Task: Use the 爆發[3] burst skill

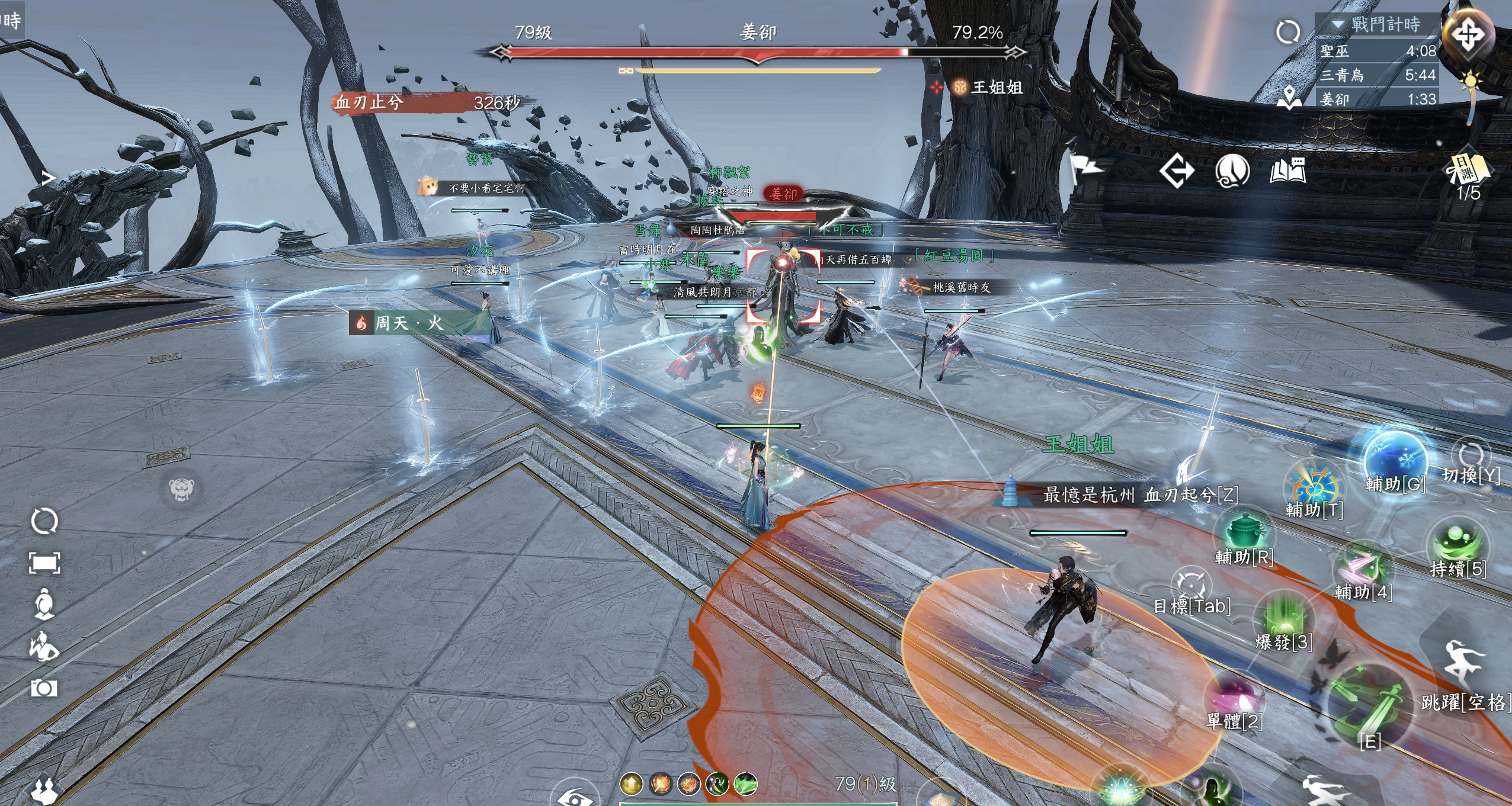Action: (x=1283, y=616)
